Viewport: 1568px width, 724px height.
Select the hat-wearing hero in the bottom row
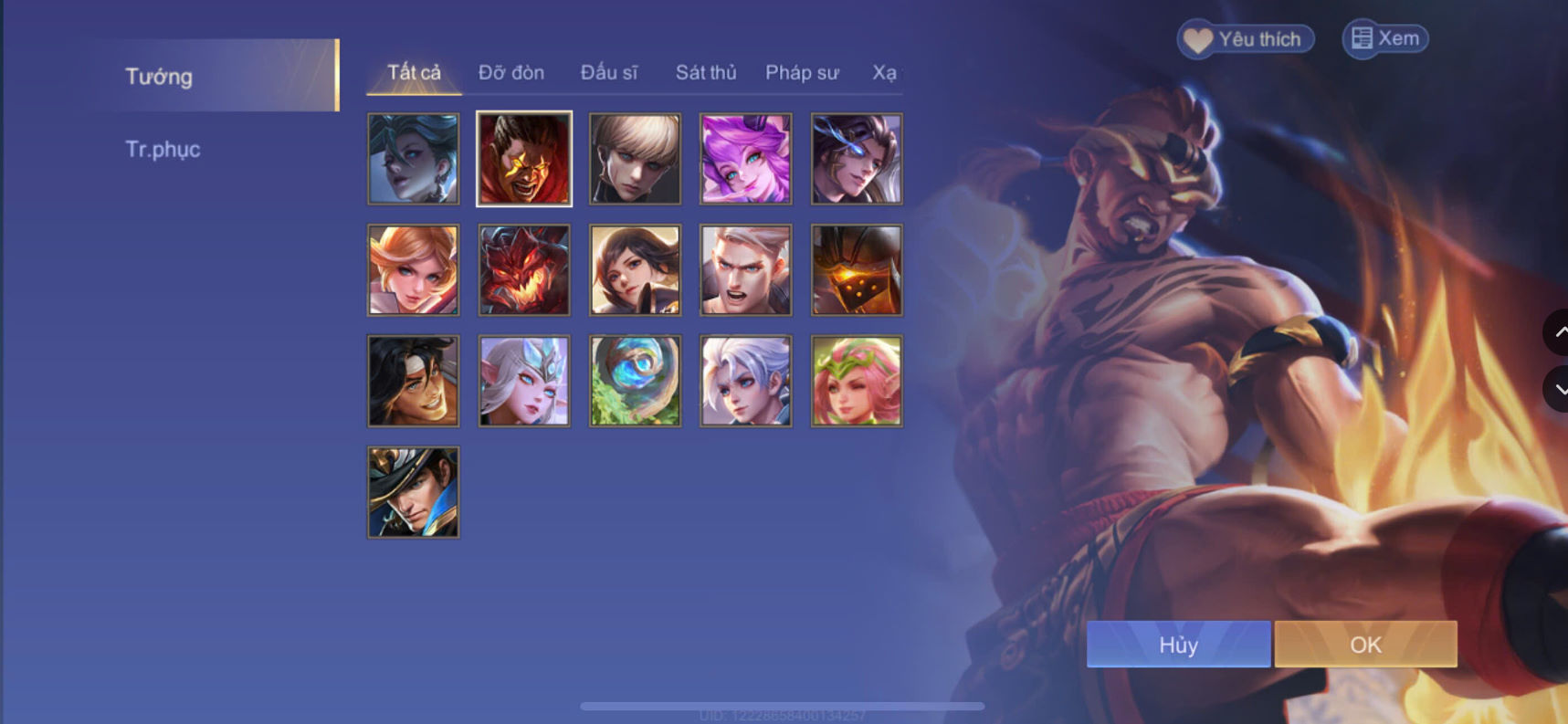413,491
